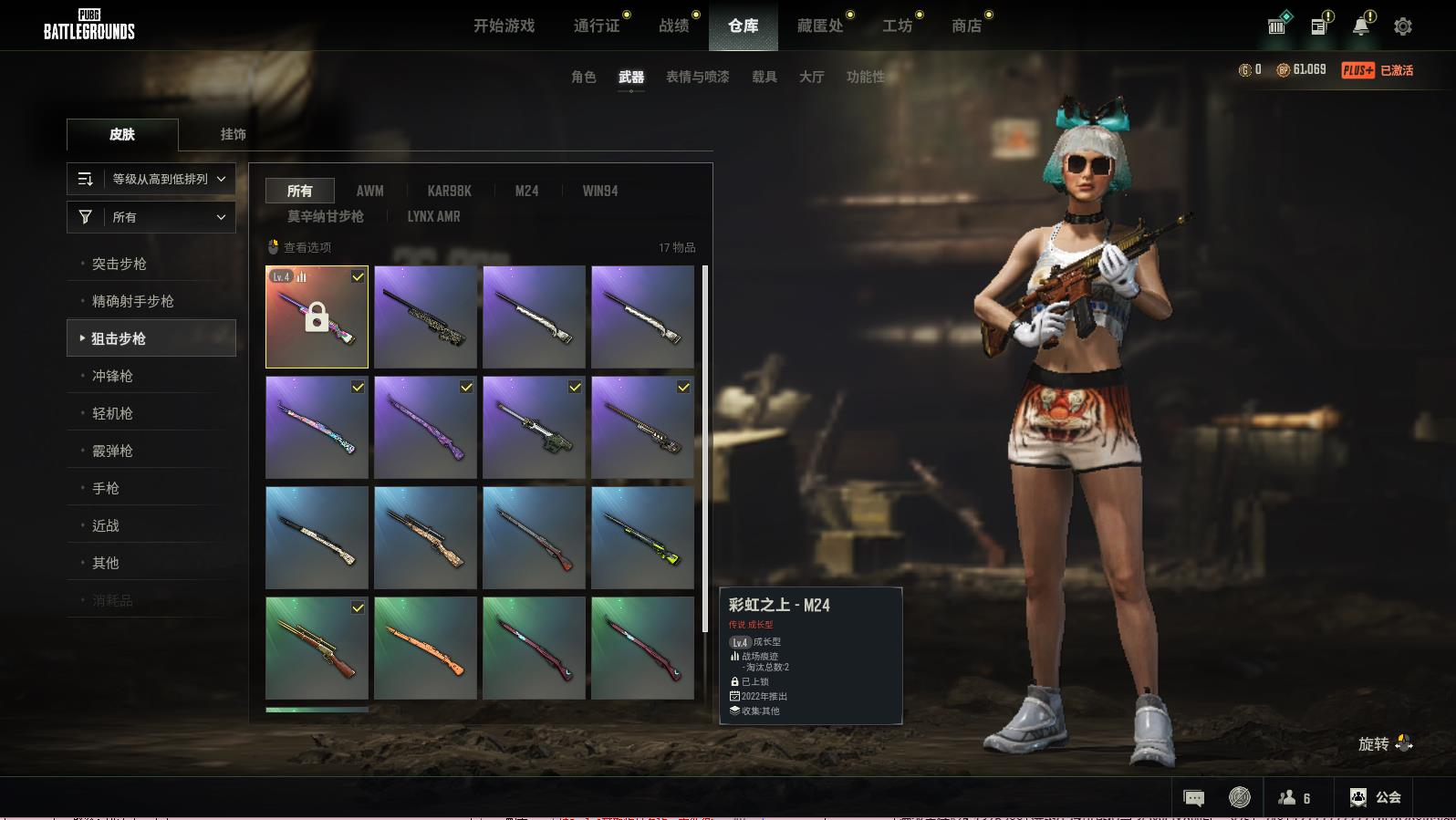Show LYNX AMR skins
1456x820 pixels.
tap(433, 216)
